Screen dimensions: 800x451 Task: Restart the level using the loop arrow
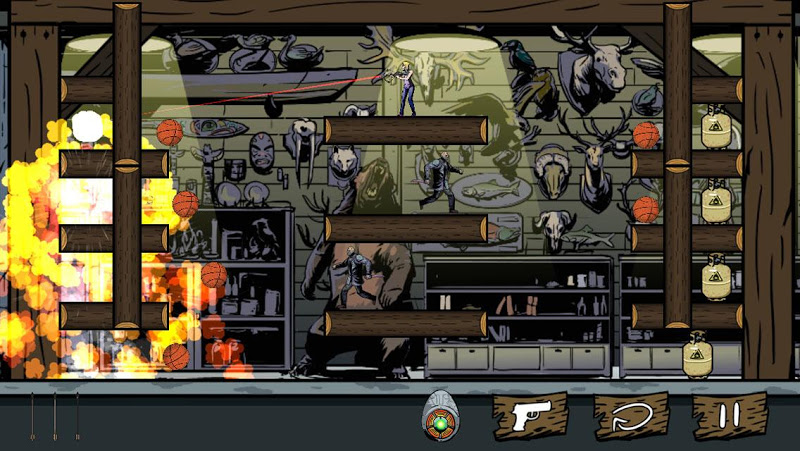point(631,417)
